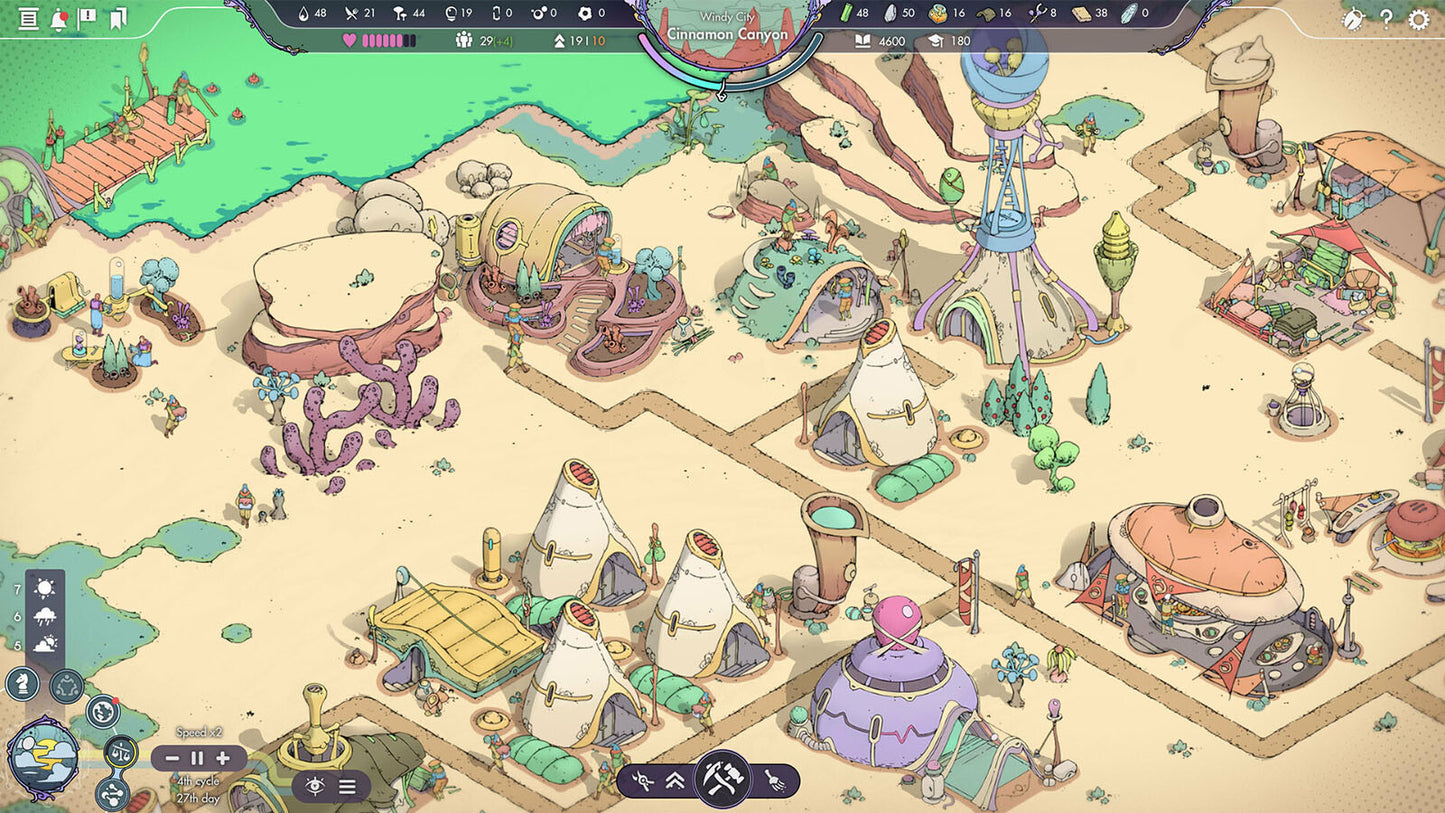Viewport: 1445px width, 813px height.
Task: Open the three-line list next to the eye
Action: pyautogui.click(x=347, y=786)
